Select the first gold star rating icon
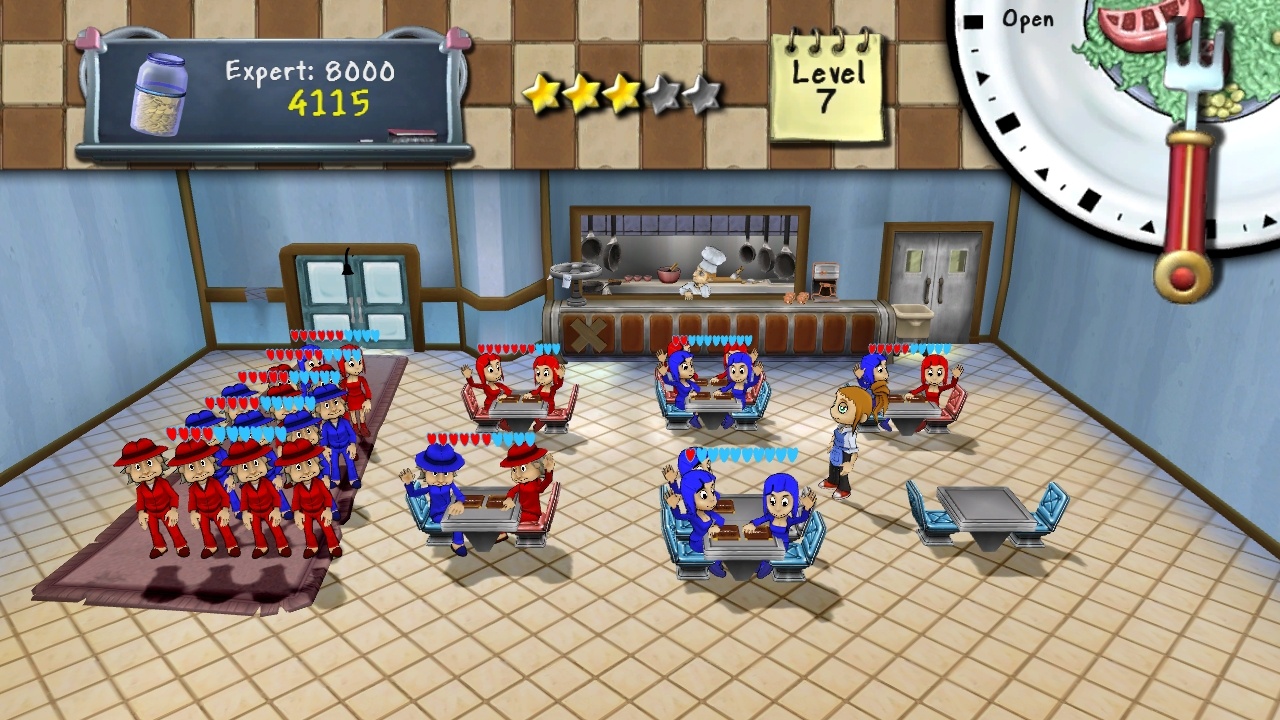This screenshot has width=1280, height=720. coord(543,92)
